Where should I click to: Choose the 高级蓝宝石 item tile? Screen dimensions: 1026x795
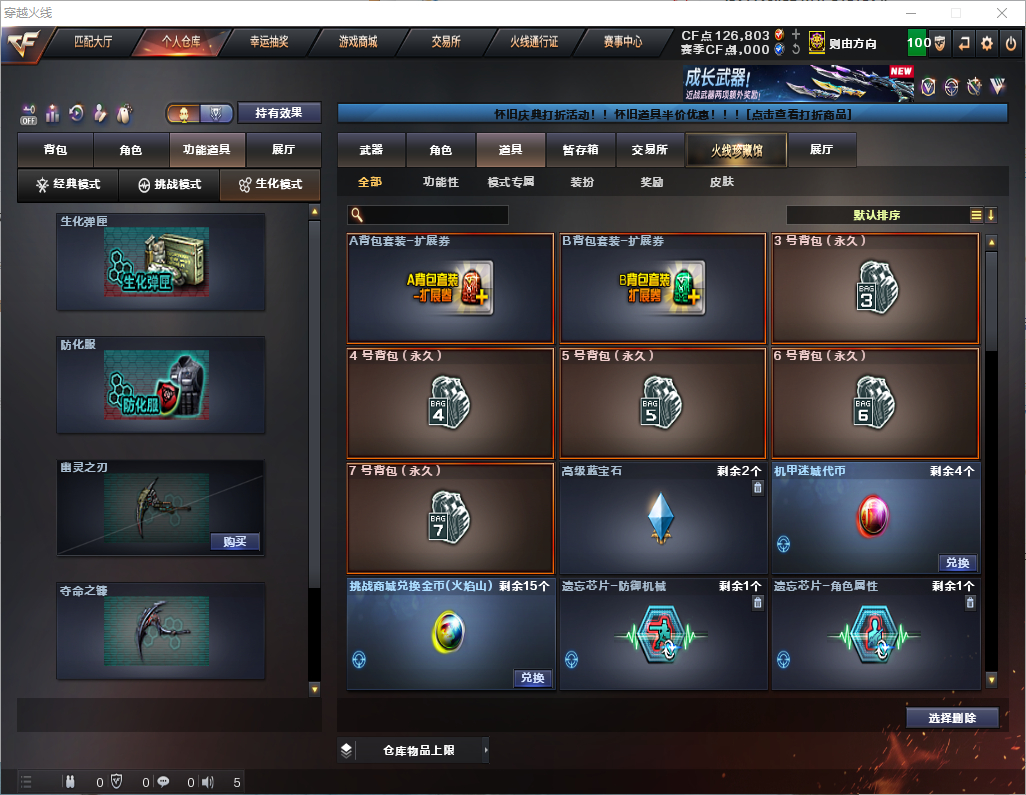tap(664, 518)
